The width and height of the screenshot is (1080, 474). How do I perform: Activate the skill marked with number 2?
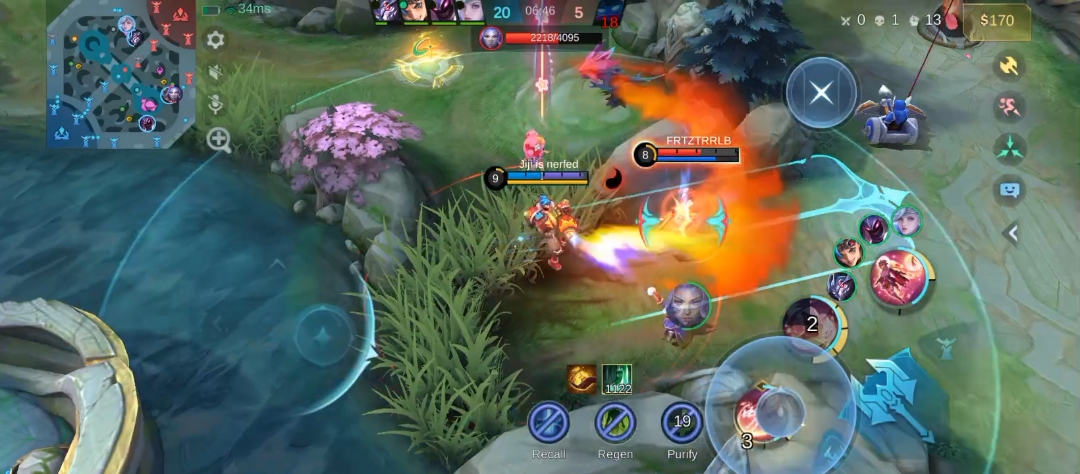(812, 323)
